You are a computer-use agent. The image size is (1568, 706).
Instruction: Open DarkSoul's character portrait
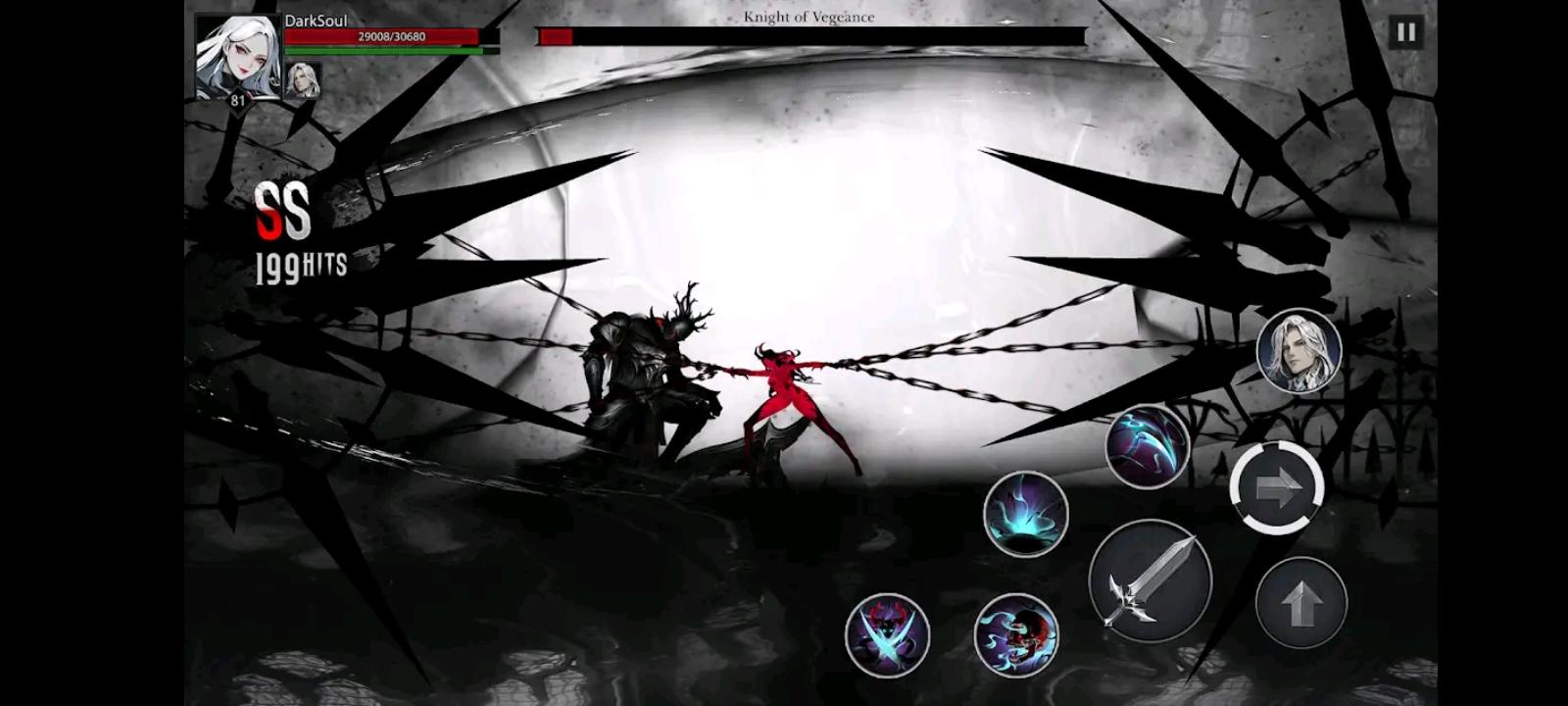(x=238, y=54)
